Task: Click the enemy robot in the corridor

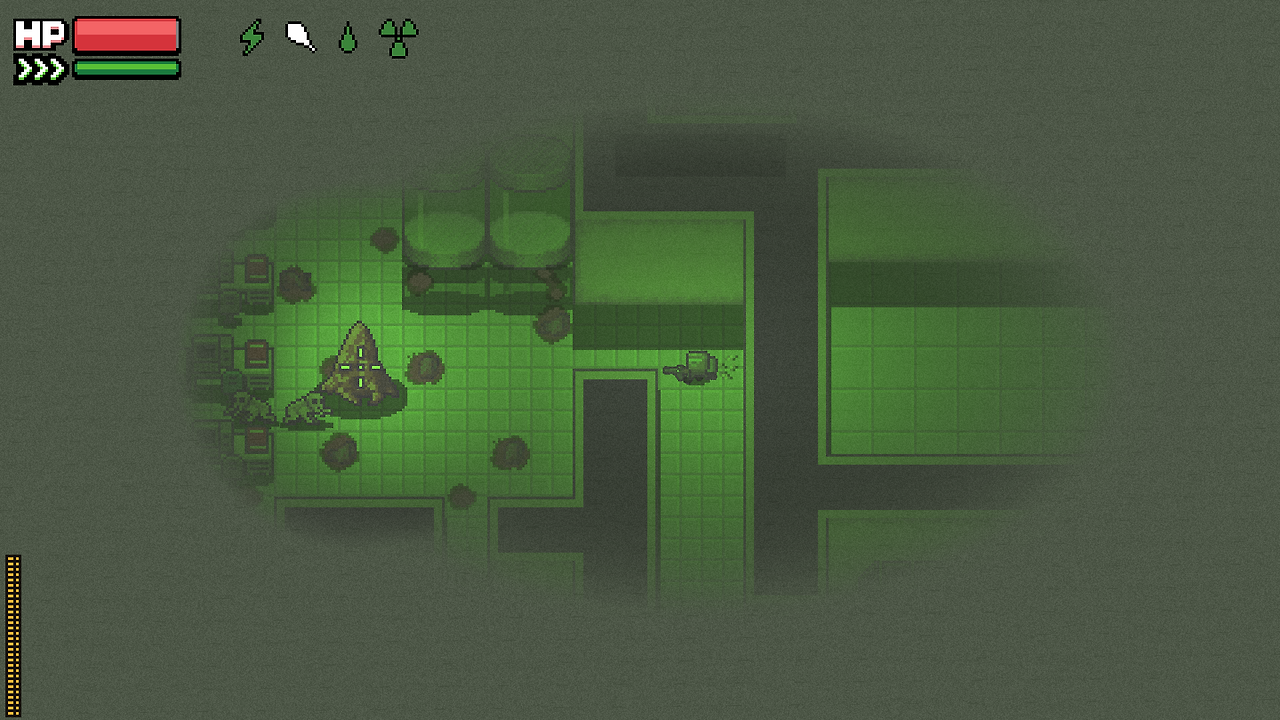Action: 697,367
